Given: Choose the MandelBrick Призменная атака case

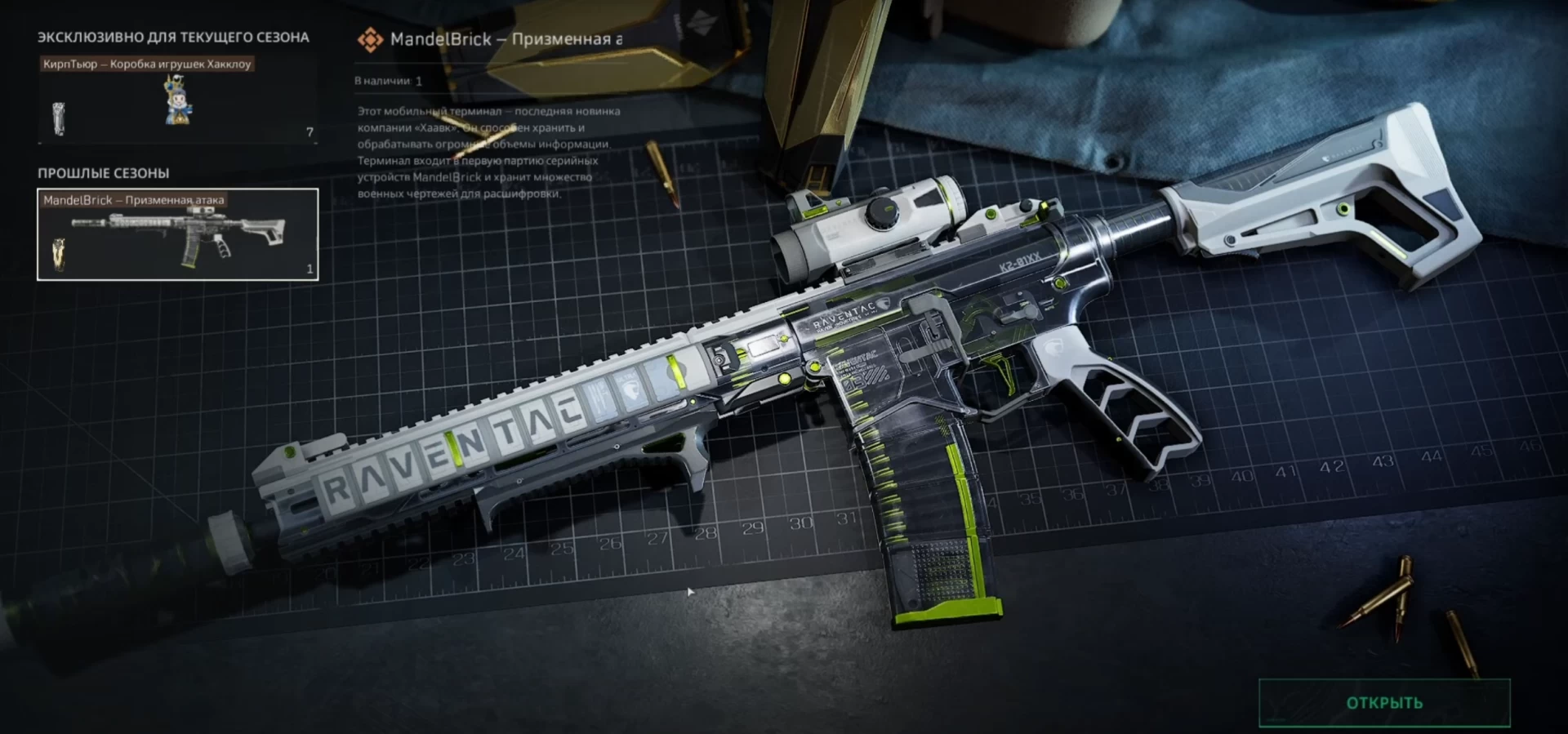Looking at the screenshot, I should pyautogui.click(x=177, y=234).
